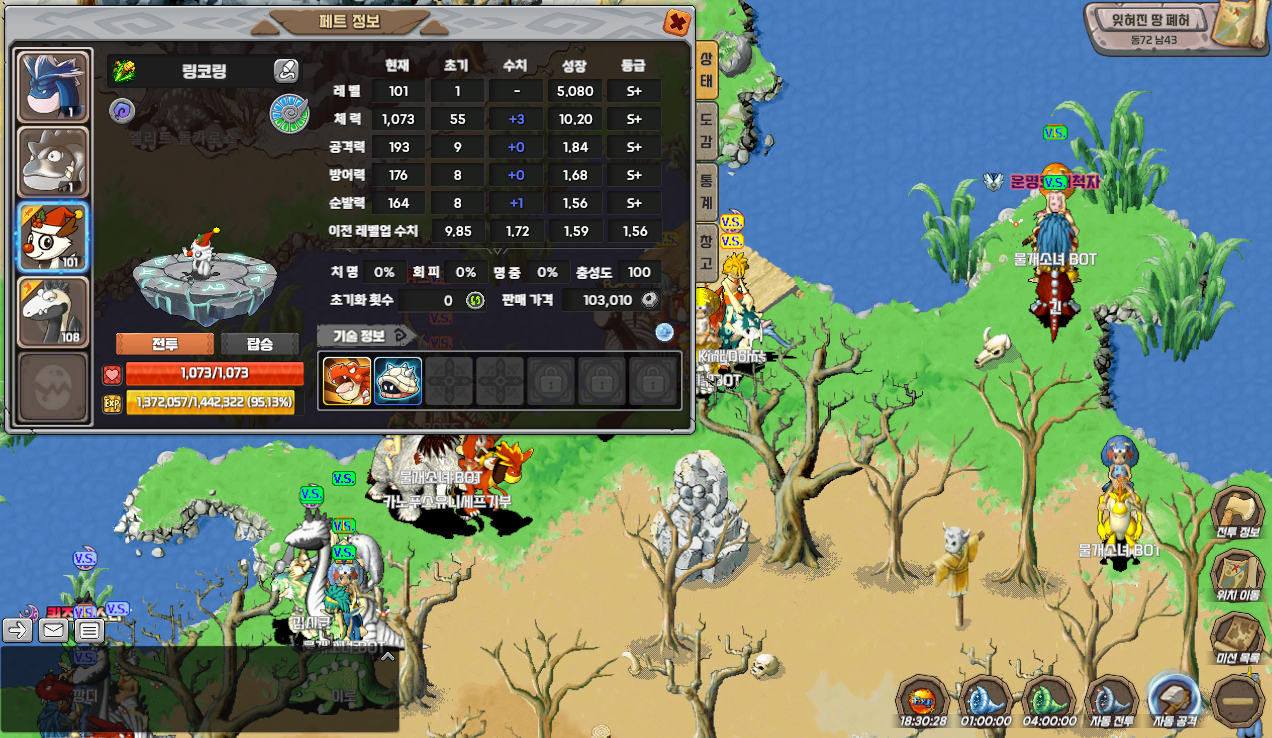Switch to the 도감 side tab
Image resolution: width=1272 pixels, height=738 pixels.
click(x=706, y=130)
